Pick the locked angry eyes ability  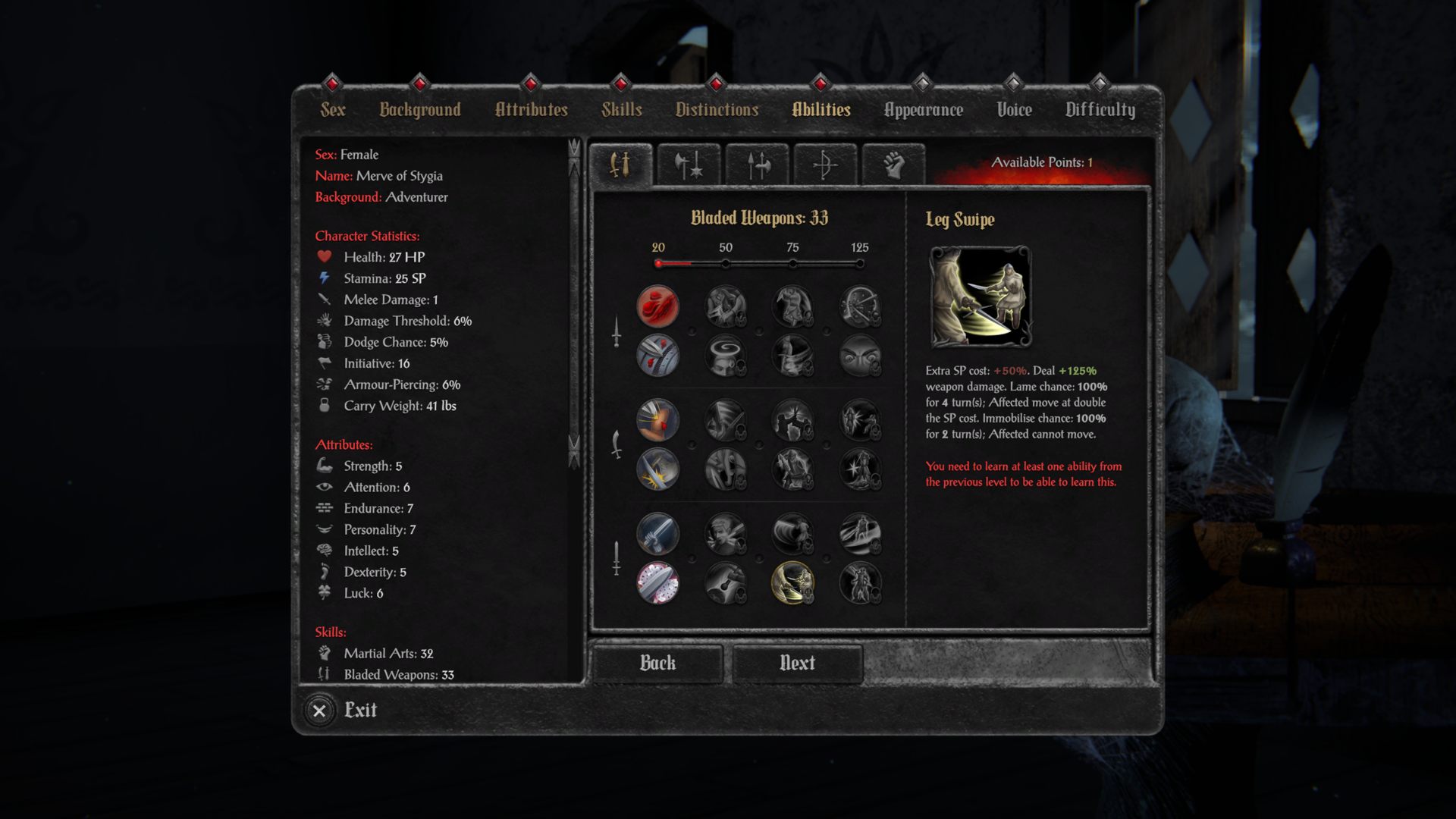click(x=860, y=356)
